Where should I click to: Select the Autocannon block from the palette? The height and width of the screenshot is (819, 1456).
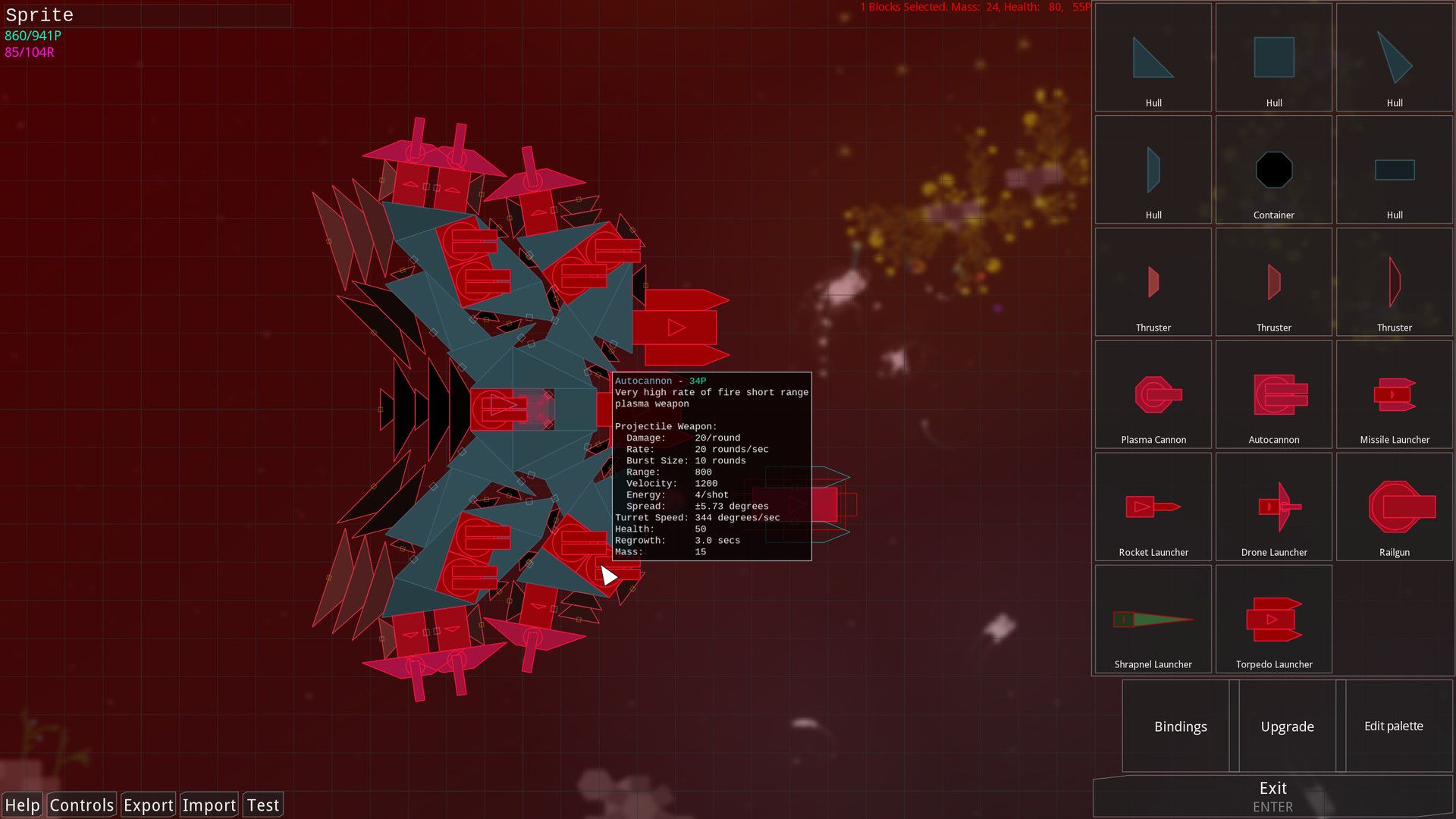click(x=1274, y=394)
